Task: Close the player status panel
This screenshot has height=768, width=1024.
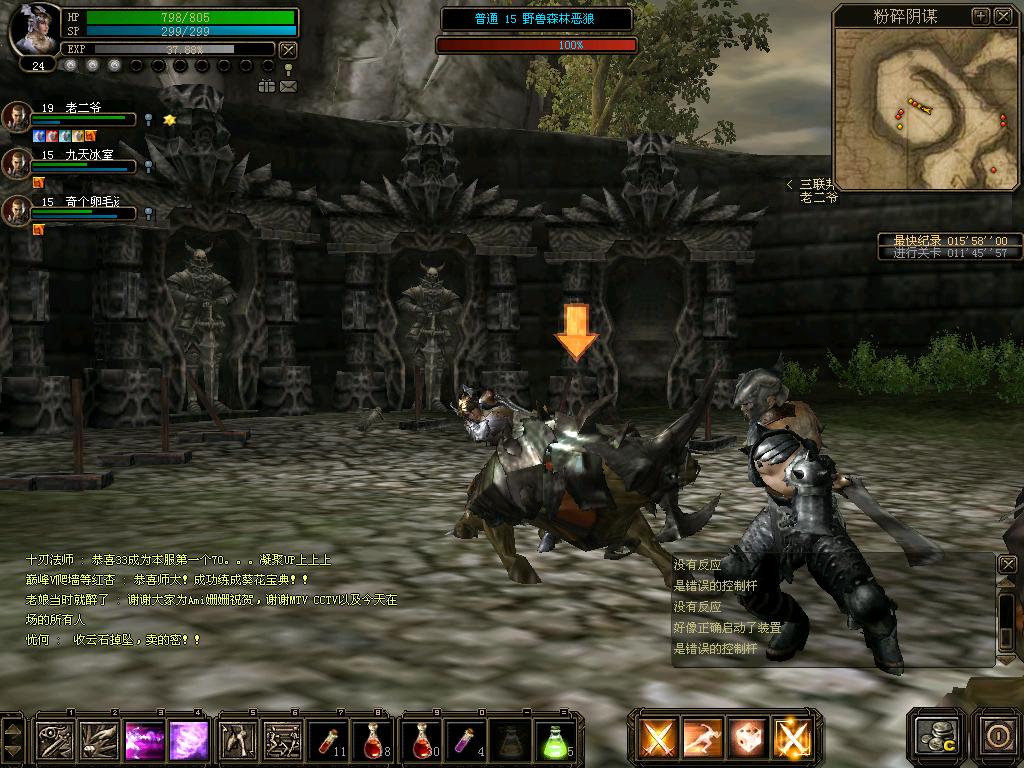Action: (x=288, y=49)
